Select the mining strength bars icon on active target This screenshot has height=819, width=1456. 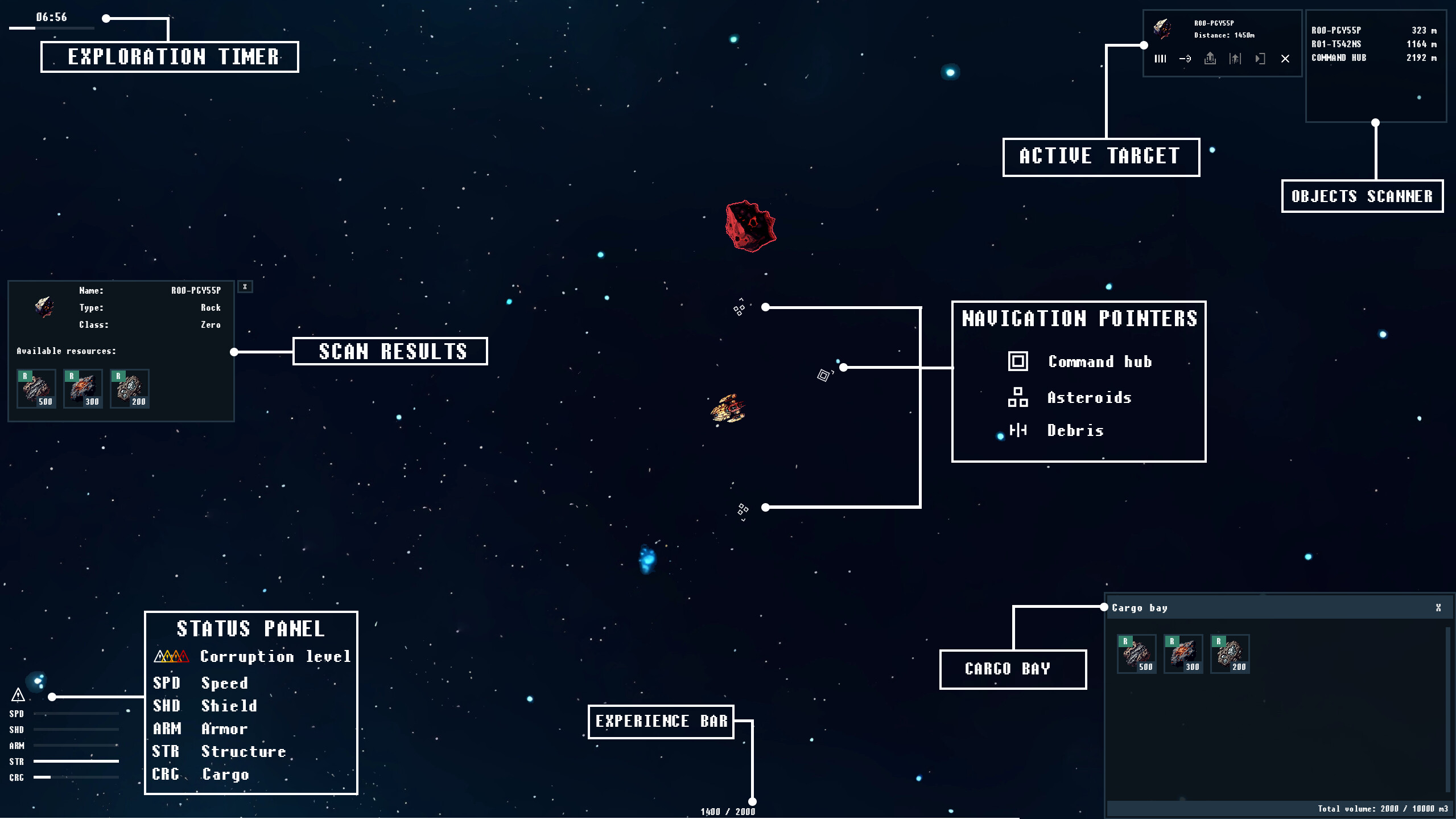[x=1161, y=59]
